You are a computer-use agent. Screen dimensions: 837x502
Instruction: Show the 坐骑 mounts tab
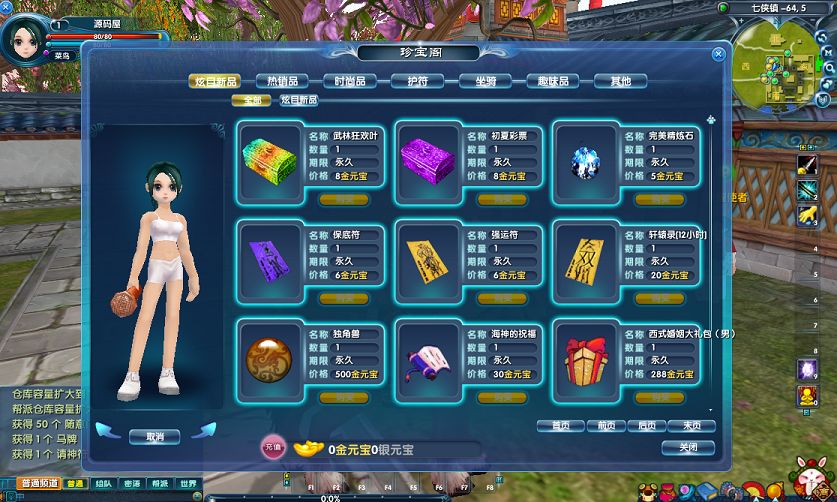click(485, 81)
